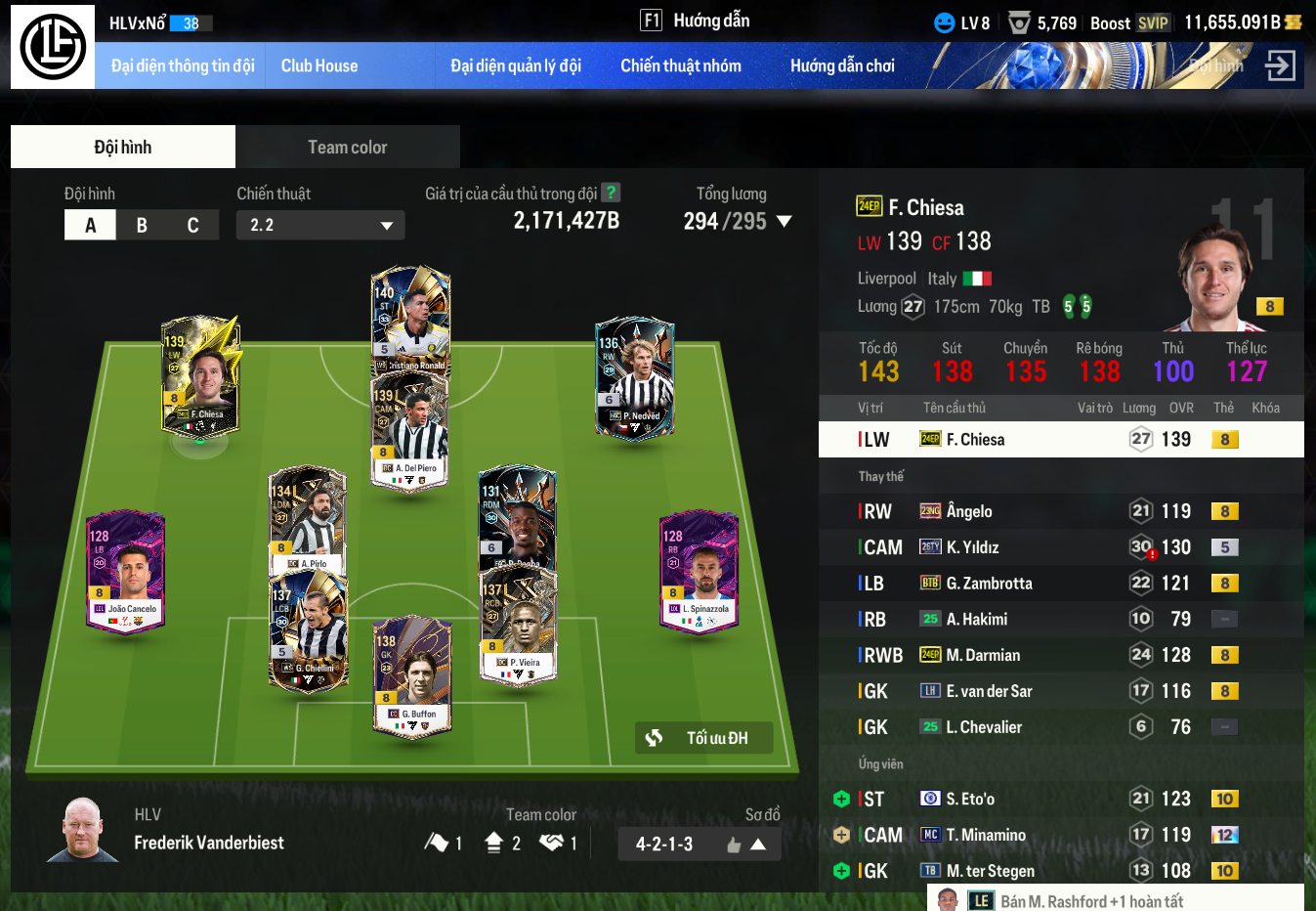Screen dimensions: 1316x911
Task: Open Hướng dẫn chơi menu
Action: (842, 66)
